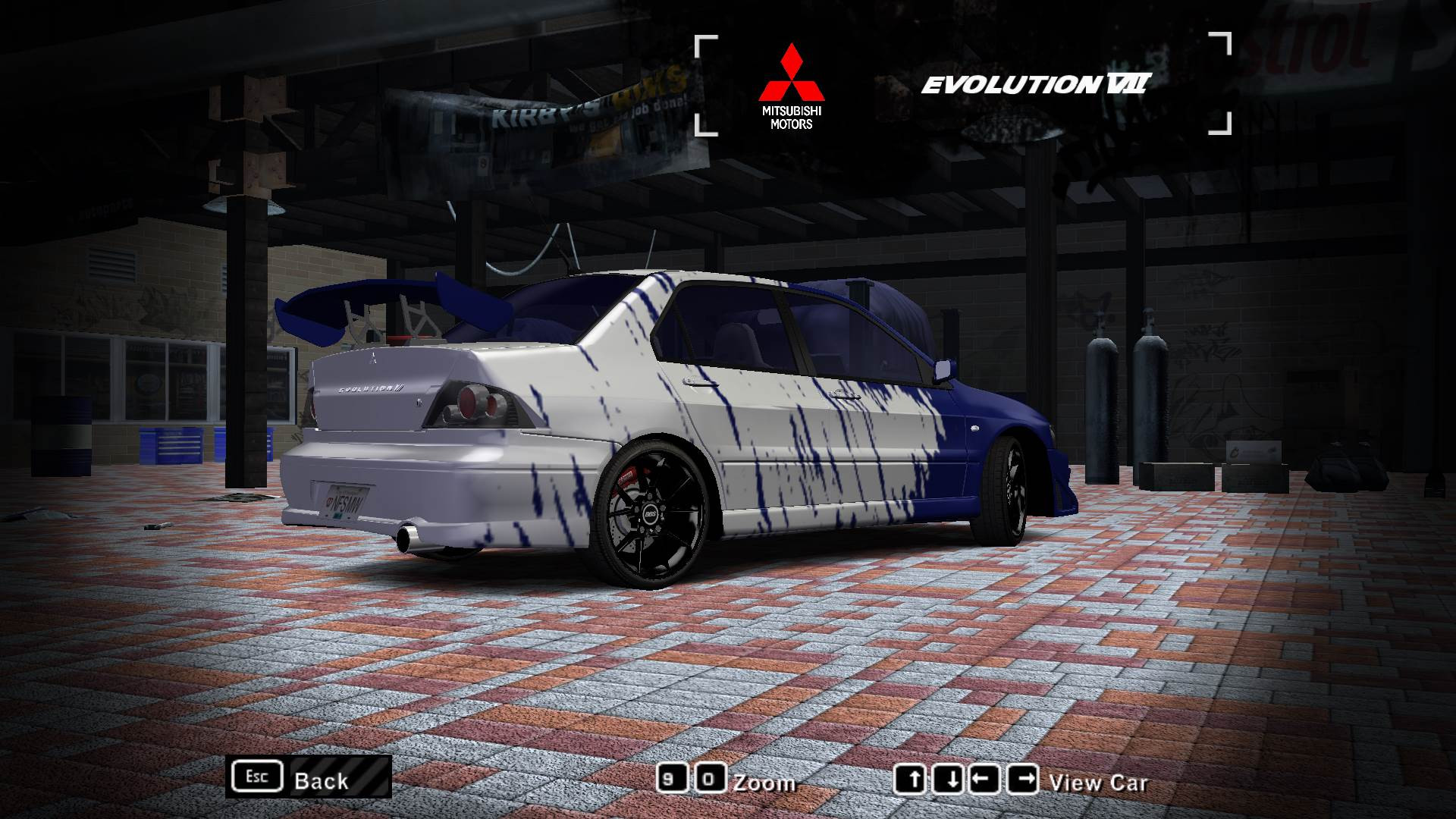Click the Zoom label
The image size is (1456, 819).
pyautogui.click(x=766, y=783)
